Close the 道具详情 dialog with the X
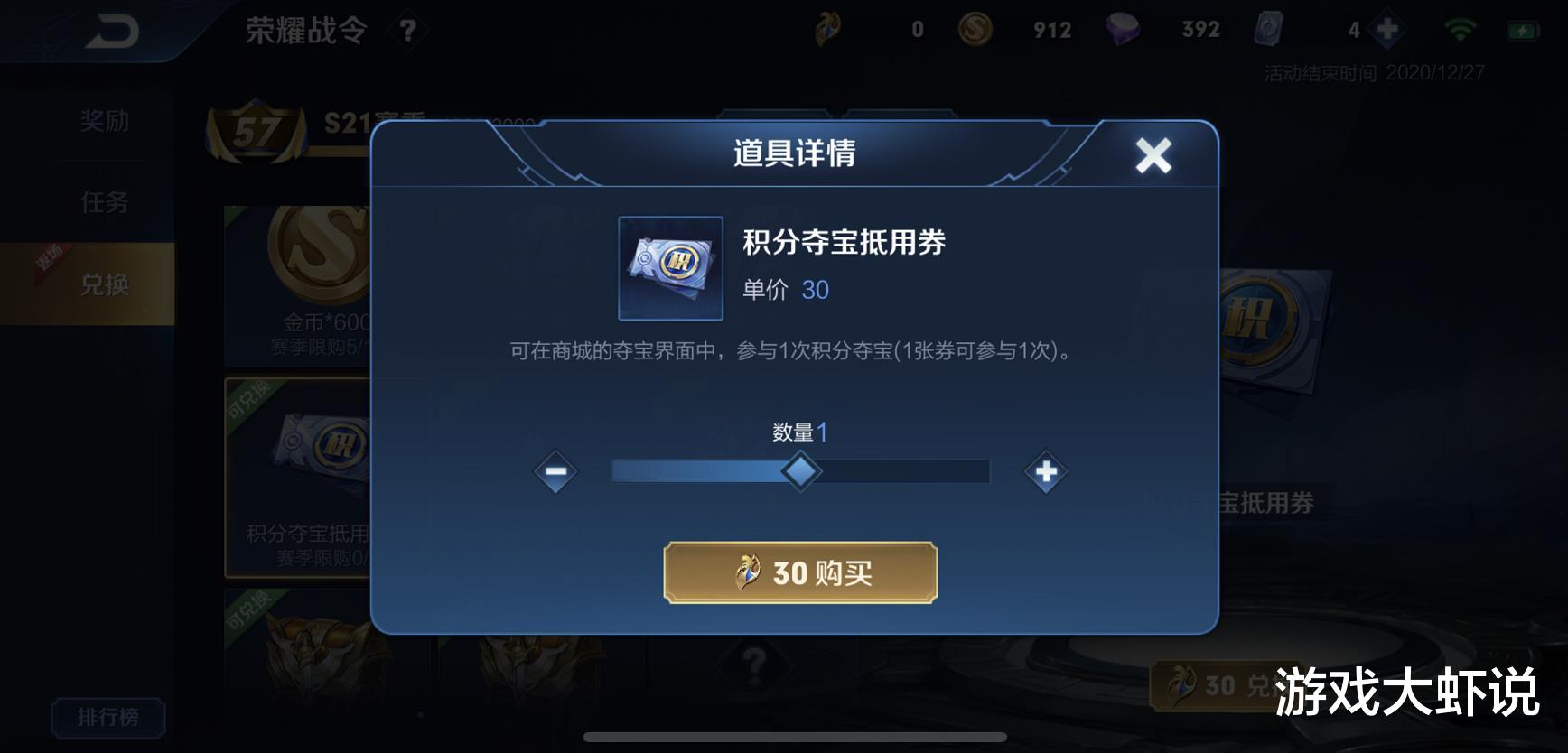 coord(1153,154)
